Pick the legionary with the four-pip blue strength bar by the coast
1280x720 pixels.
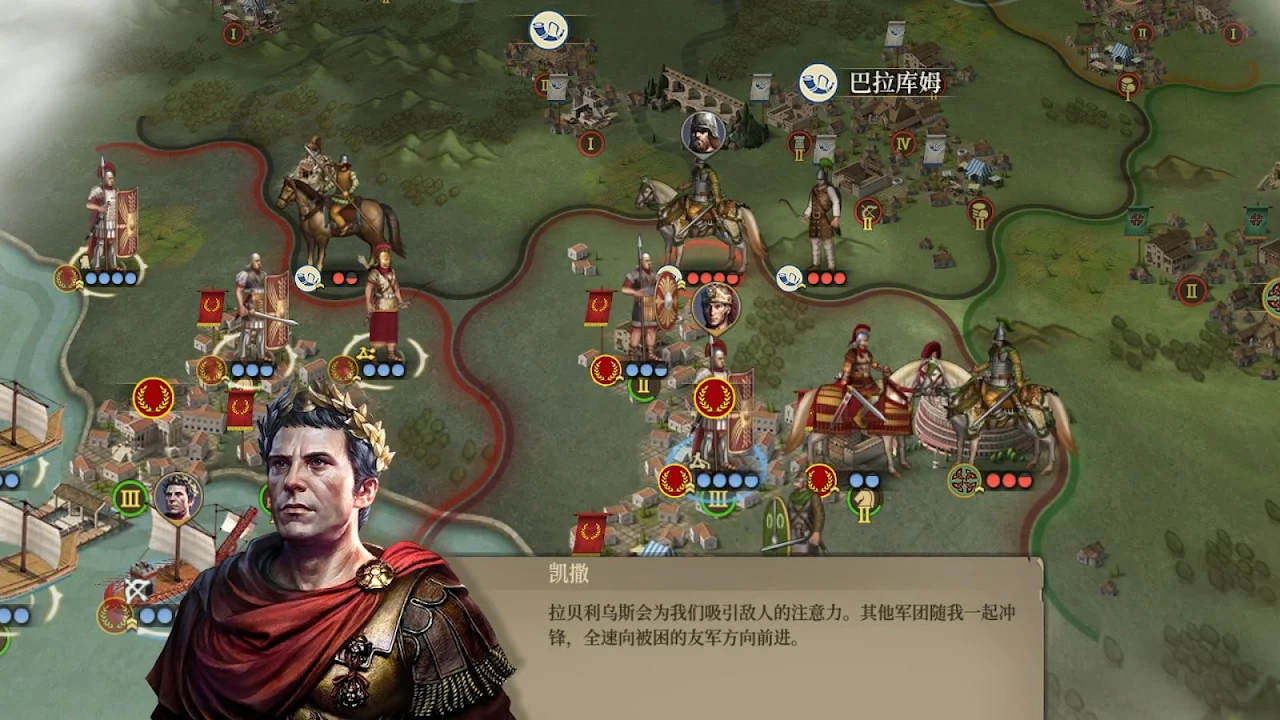click(x=112, y=220)
